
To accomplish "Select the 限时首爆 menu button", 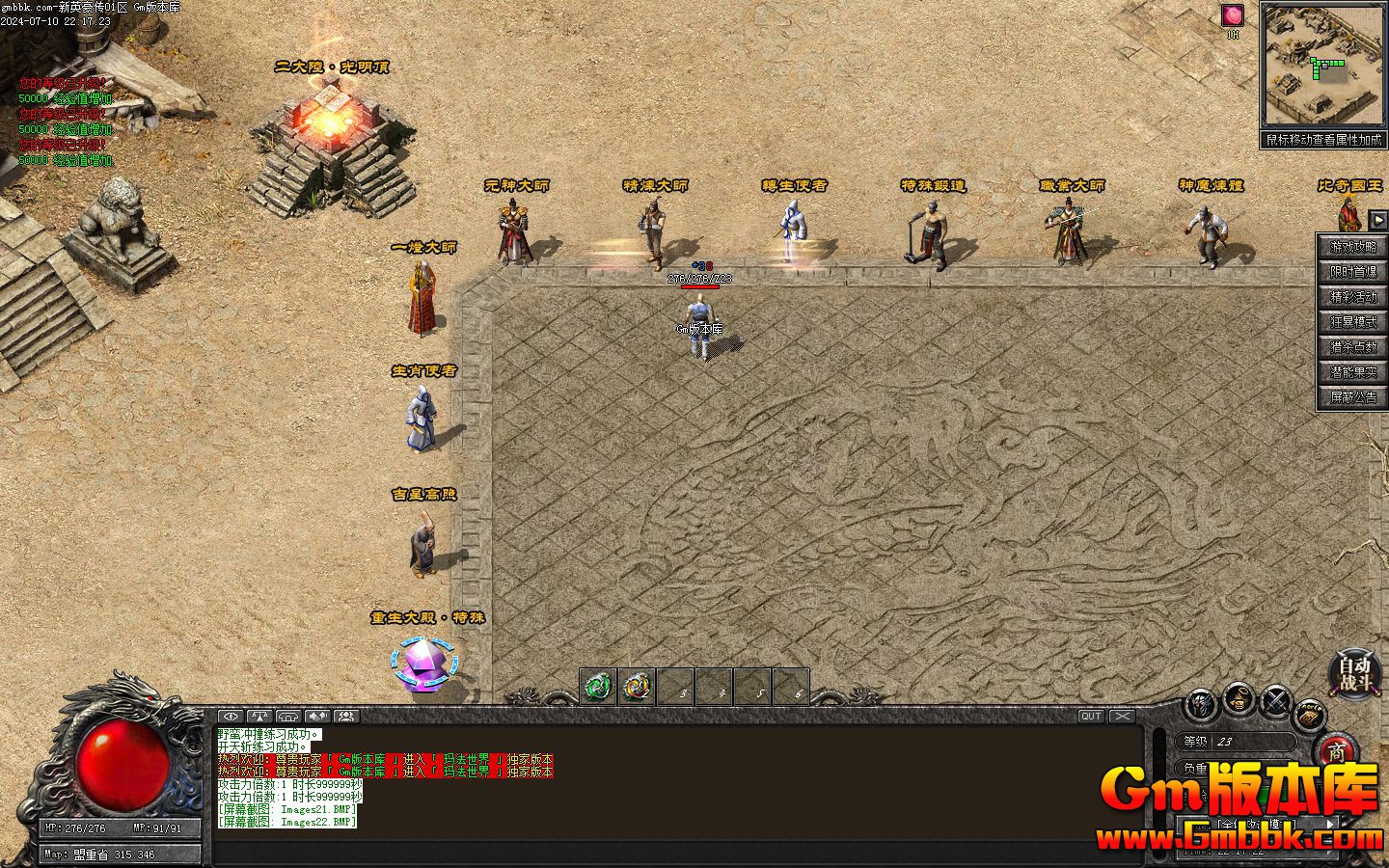I will click(1353, 272).
